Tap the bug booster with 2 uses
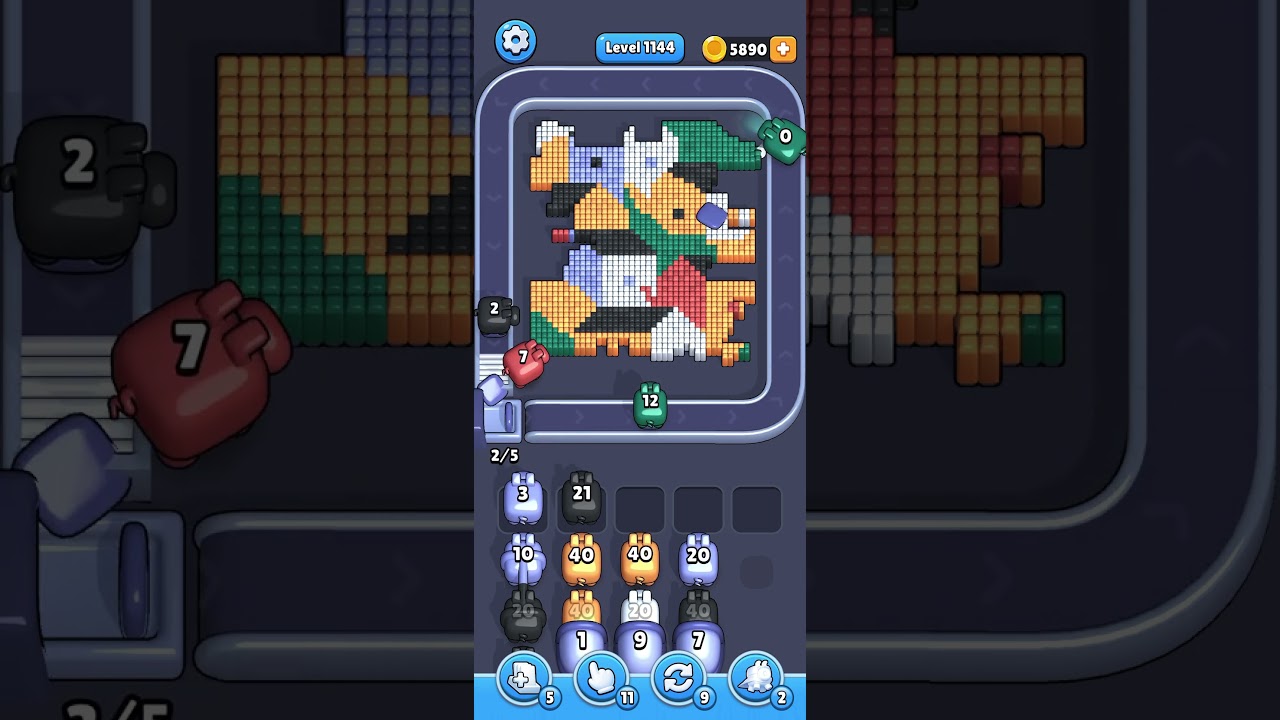 (756, 679)
